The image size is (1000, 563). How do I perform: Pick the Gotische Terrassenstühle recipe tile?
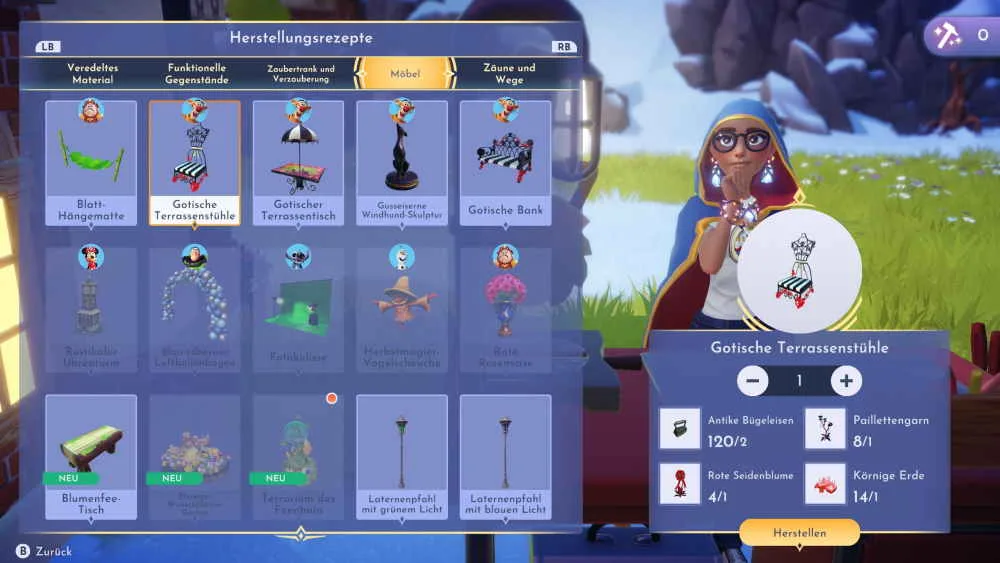point(194,162)
